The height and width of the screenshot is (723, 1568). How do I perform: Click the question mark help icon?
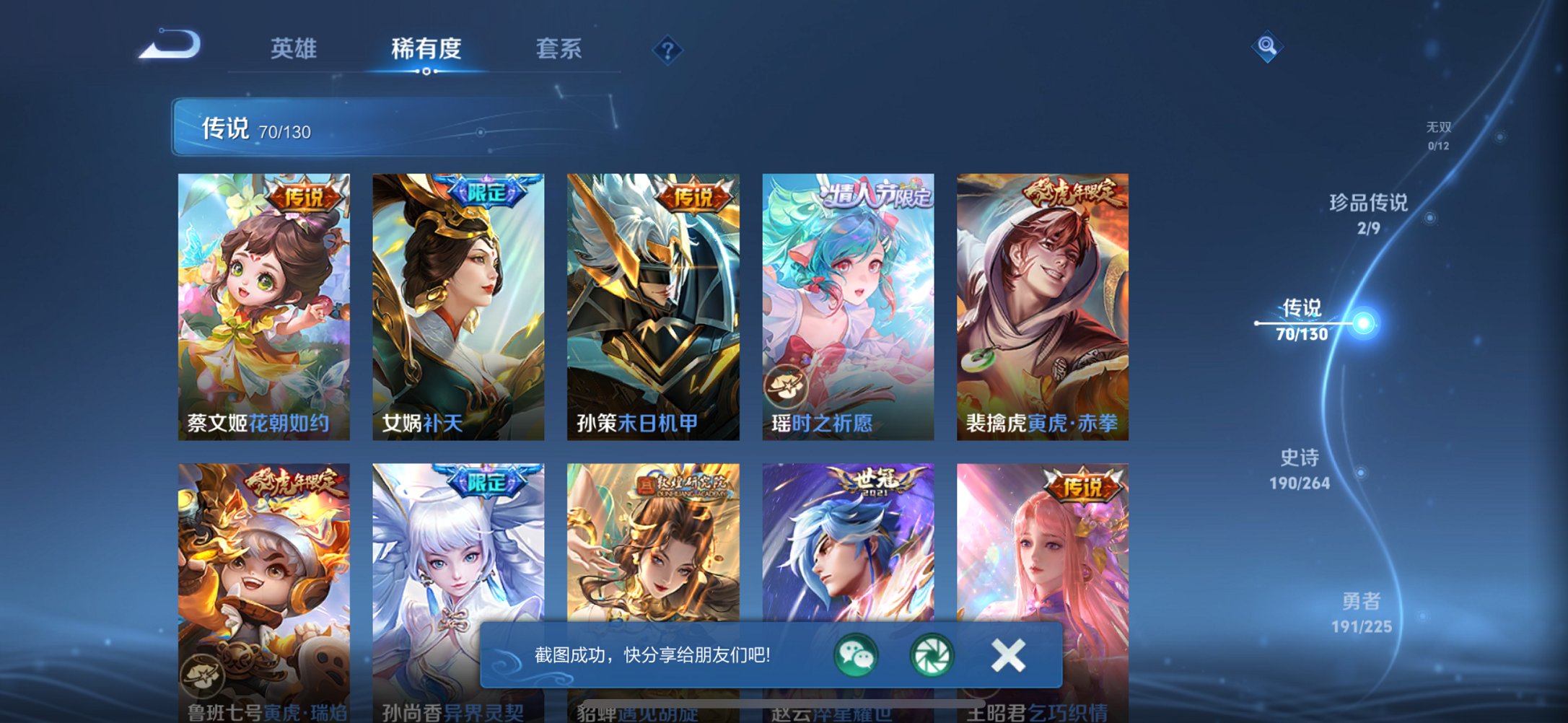pyautogui.click(x=667, y=49)
